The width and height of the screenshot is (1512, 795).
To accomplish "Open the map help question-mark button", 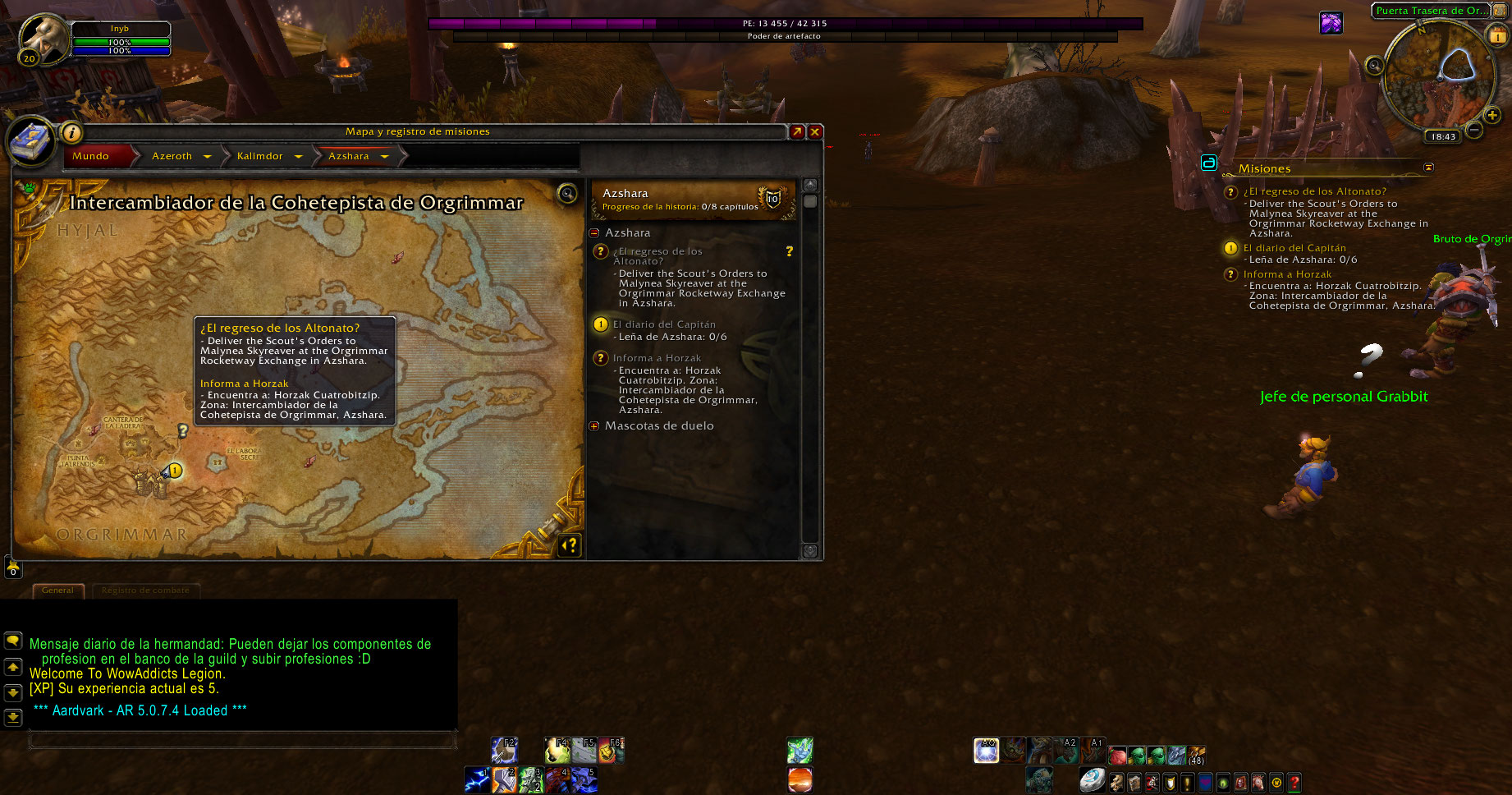I will [x=570, y=545].
